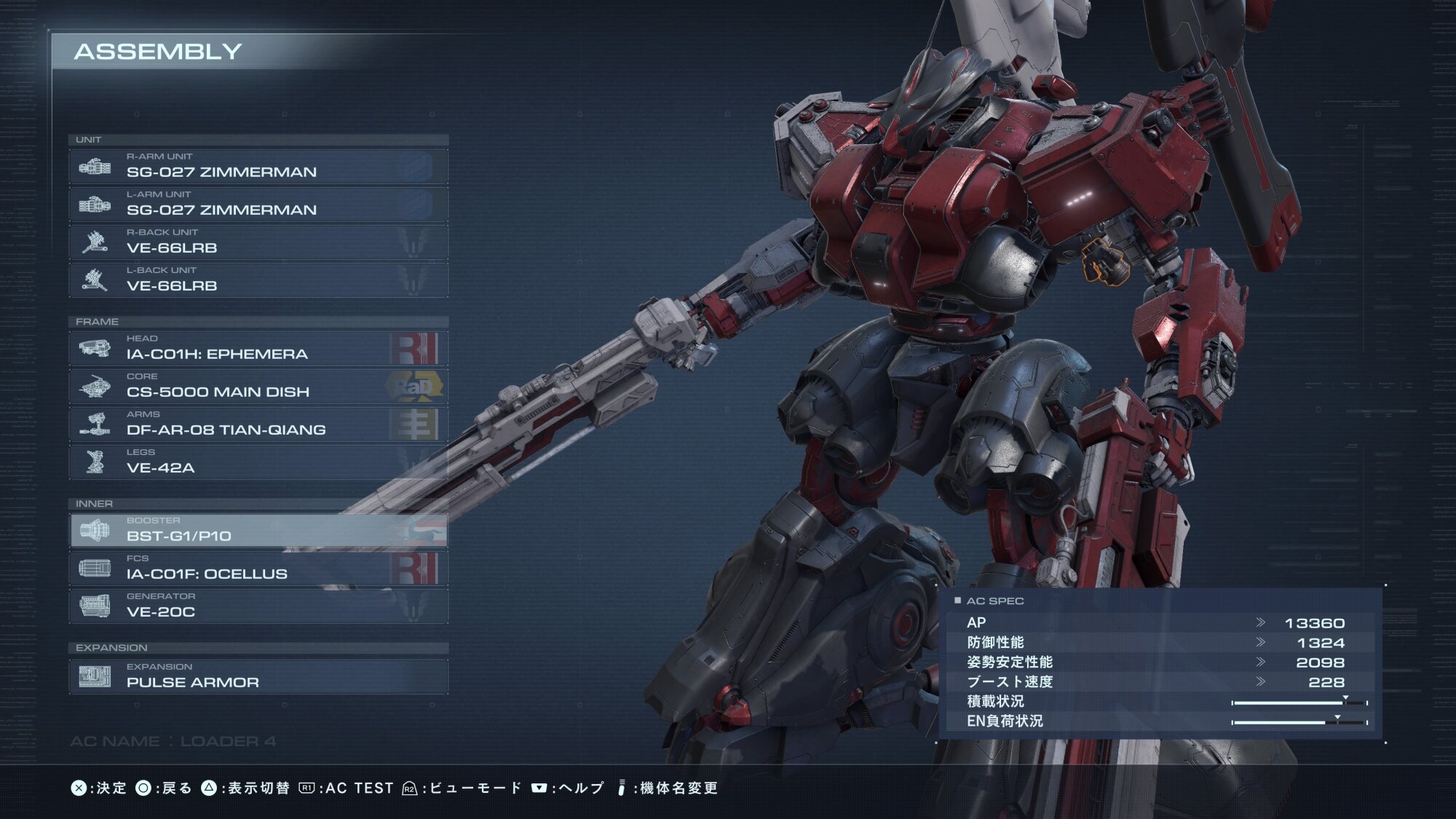Select the R-ARM UNIT SG-027 Zimmerman slot
The image size is (1456, 819).
point(258,167)
